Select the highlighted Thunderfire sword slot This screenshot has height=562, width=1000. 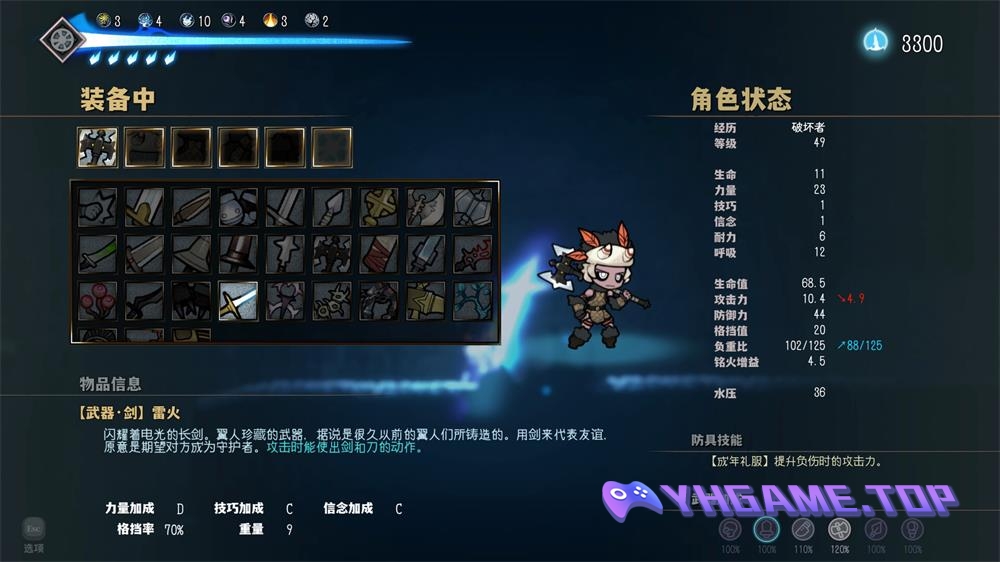pos(239,300)
